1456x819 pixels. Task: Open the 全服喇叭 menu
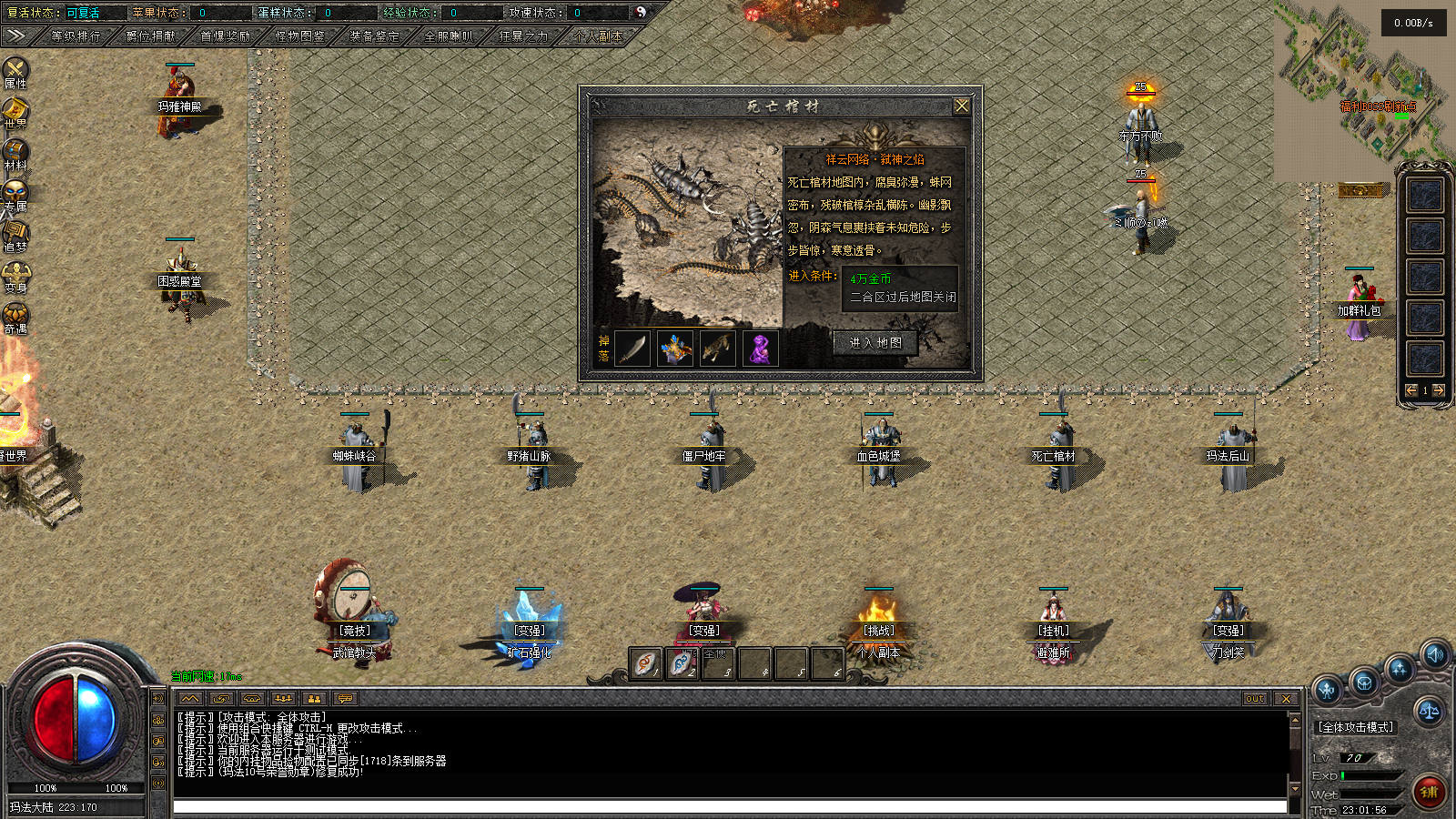449,36
